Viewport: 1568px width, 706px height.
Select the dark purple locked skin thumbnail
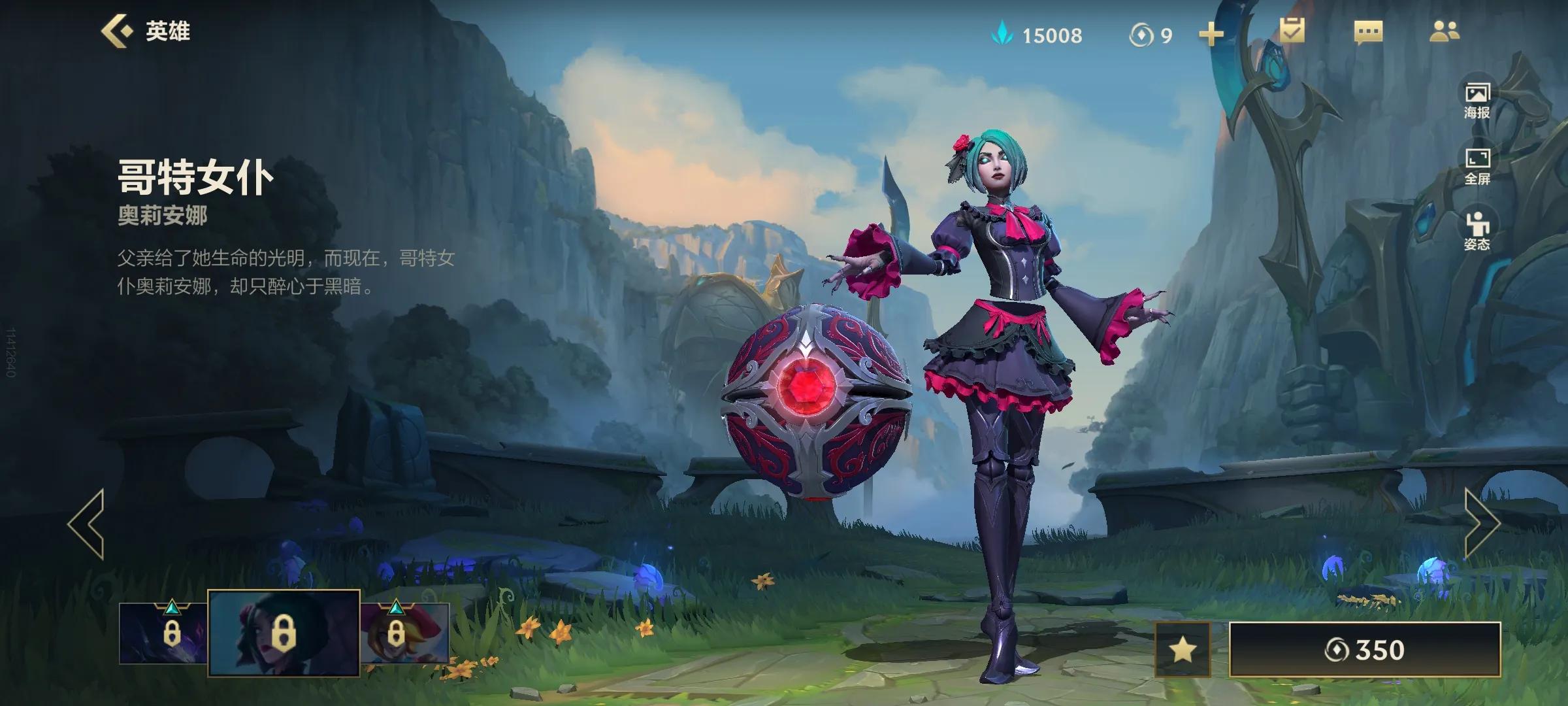pyautogui.click(x=163, y=633)
